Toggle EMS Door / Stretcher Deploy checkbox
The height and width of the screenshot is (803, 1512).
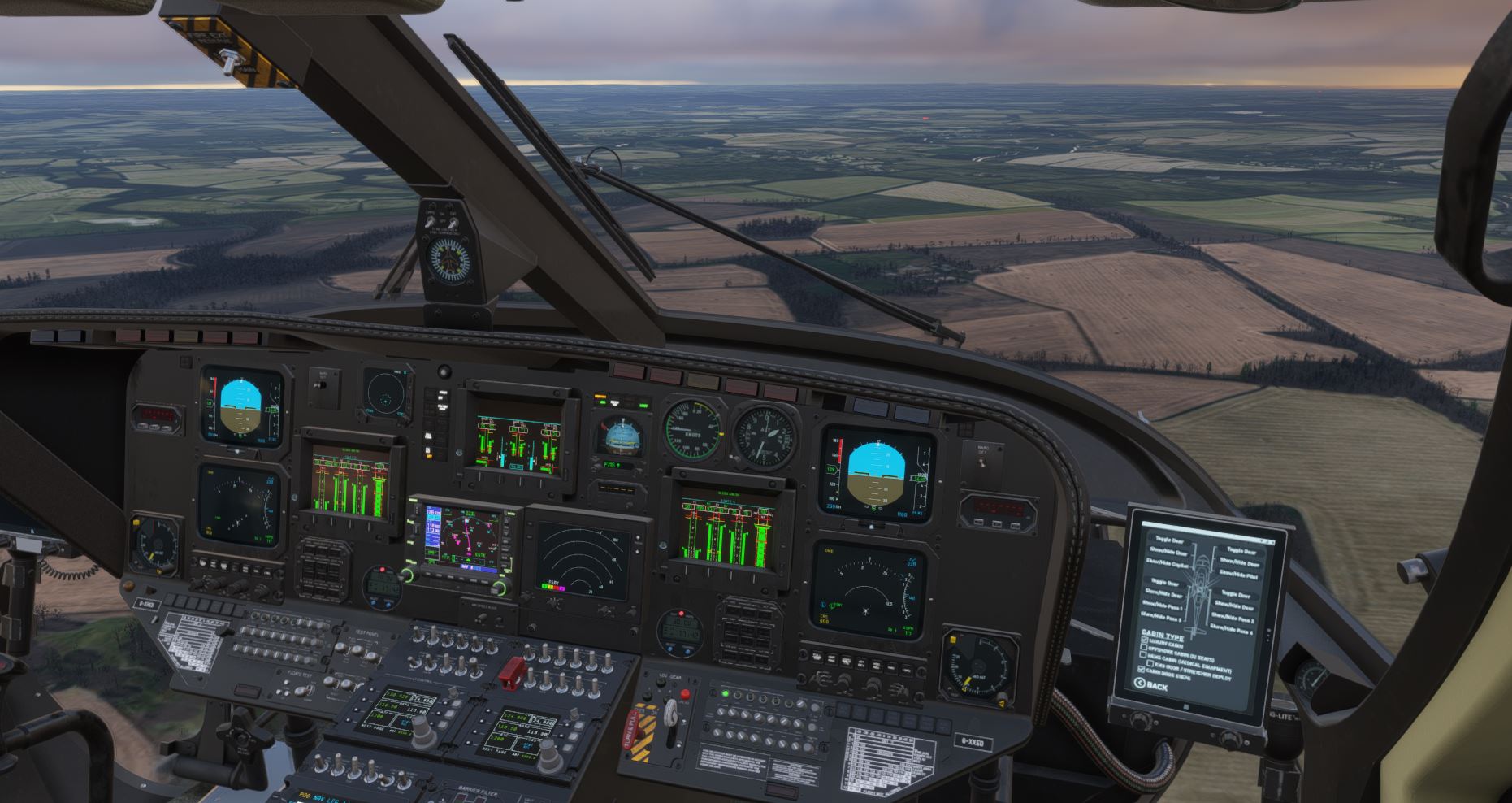(1150, 663)
